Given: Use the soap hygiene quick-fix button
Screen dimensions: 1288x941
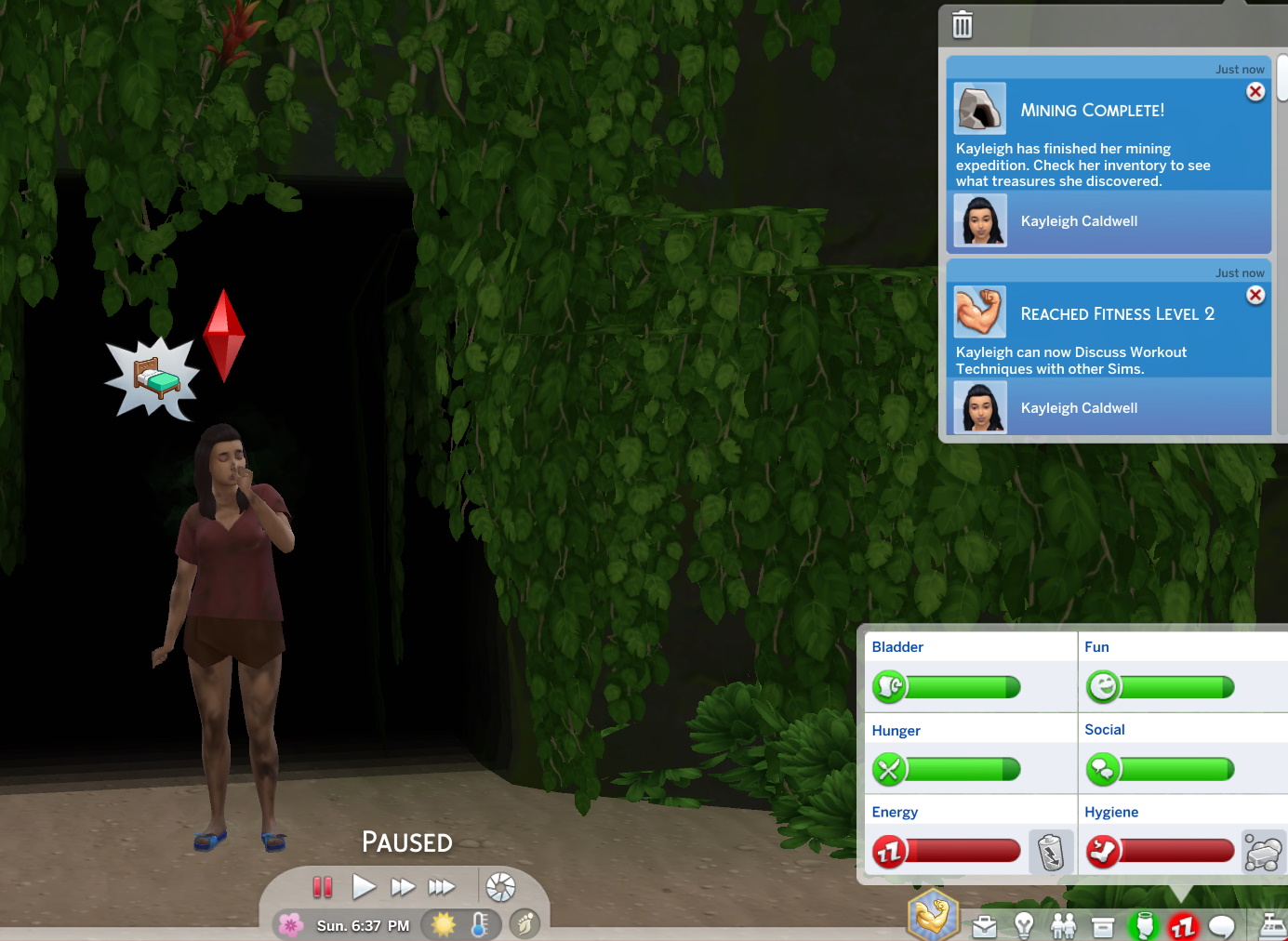Looking at the screenshot, I should pyautogui.click(x=1263, y=852).
